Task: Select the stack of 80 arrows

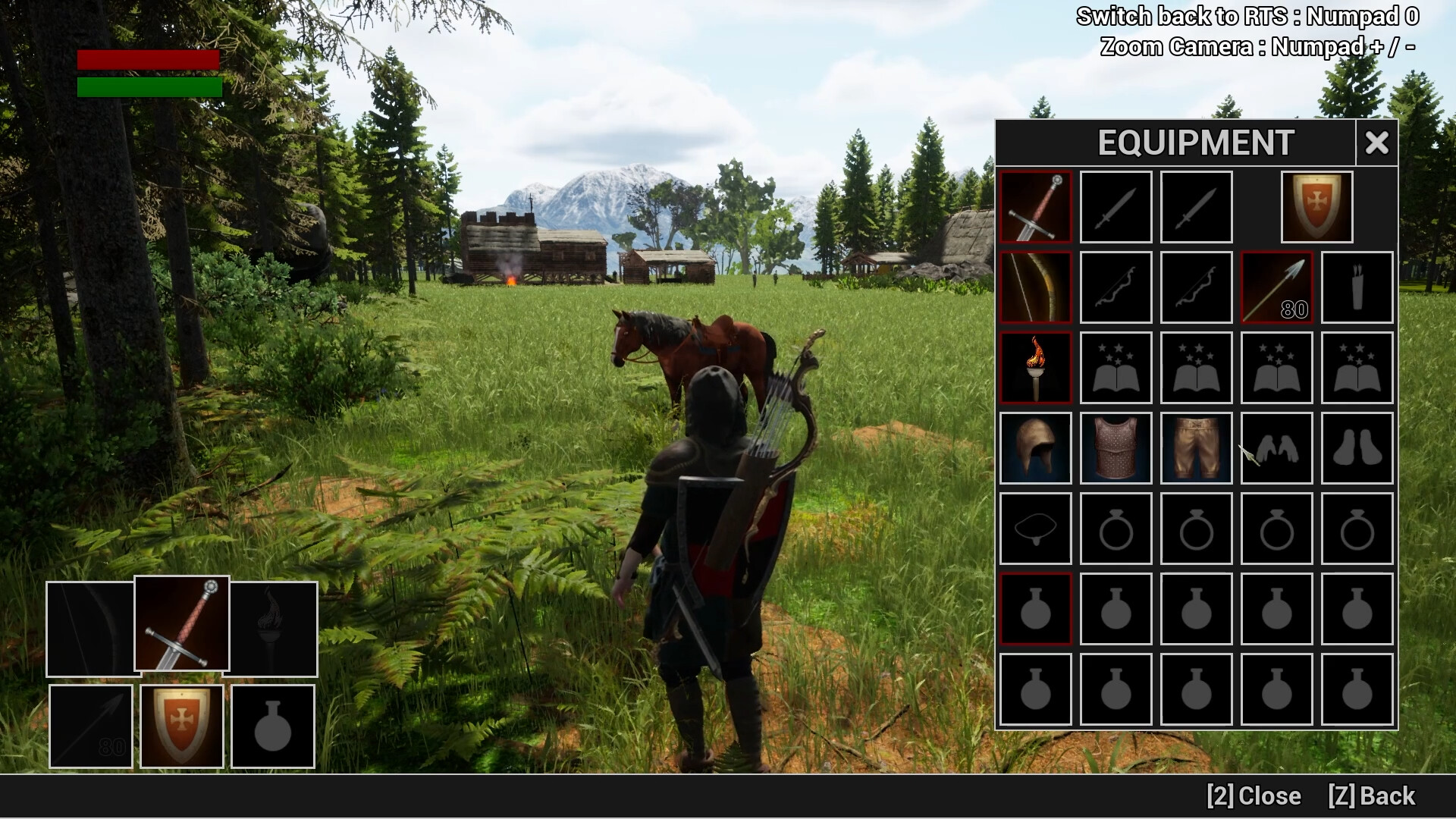Action: pos(1276,287)
